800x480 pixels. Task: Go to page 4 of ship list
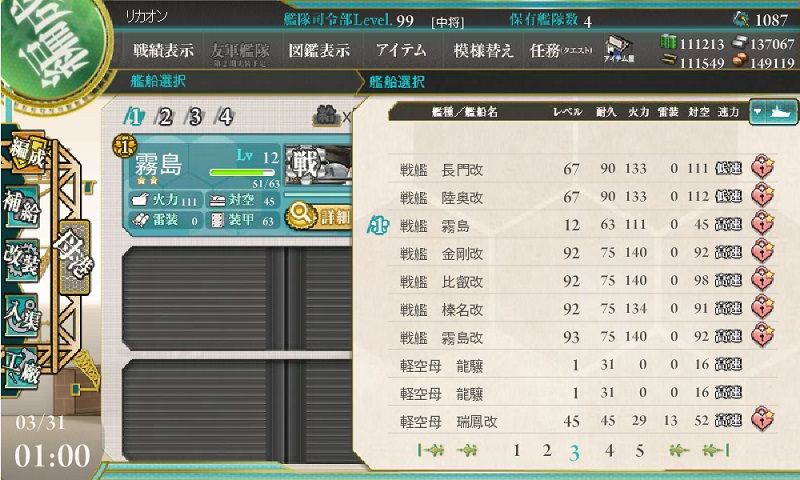tap(609, 450)
